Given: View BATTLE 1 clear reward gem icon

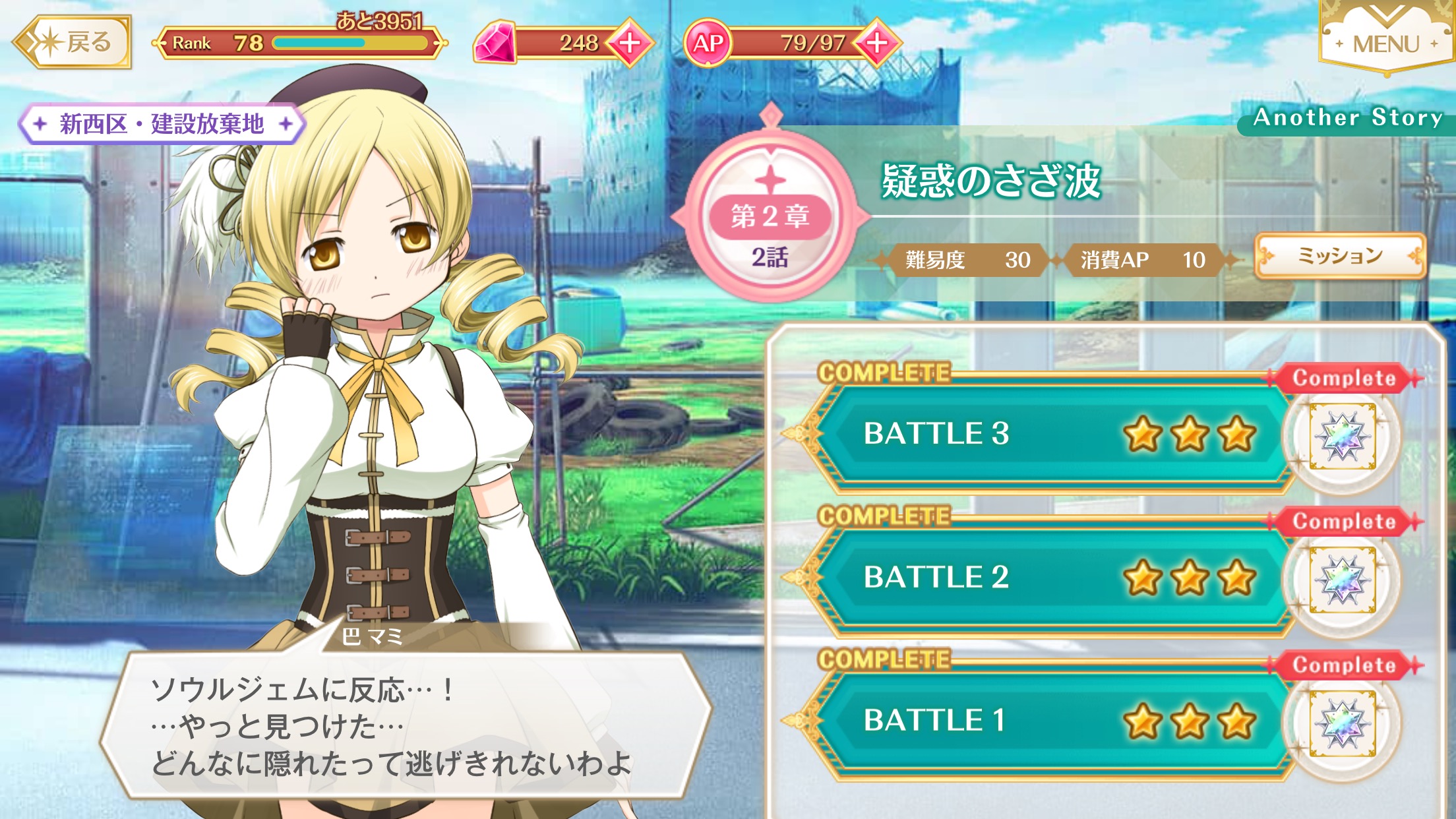Looking at the screenshot, I should [1343, 723].
